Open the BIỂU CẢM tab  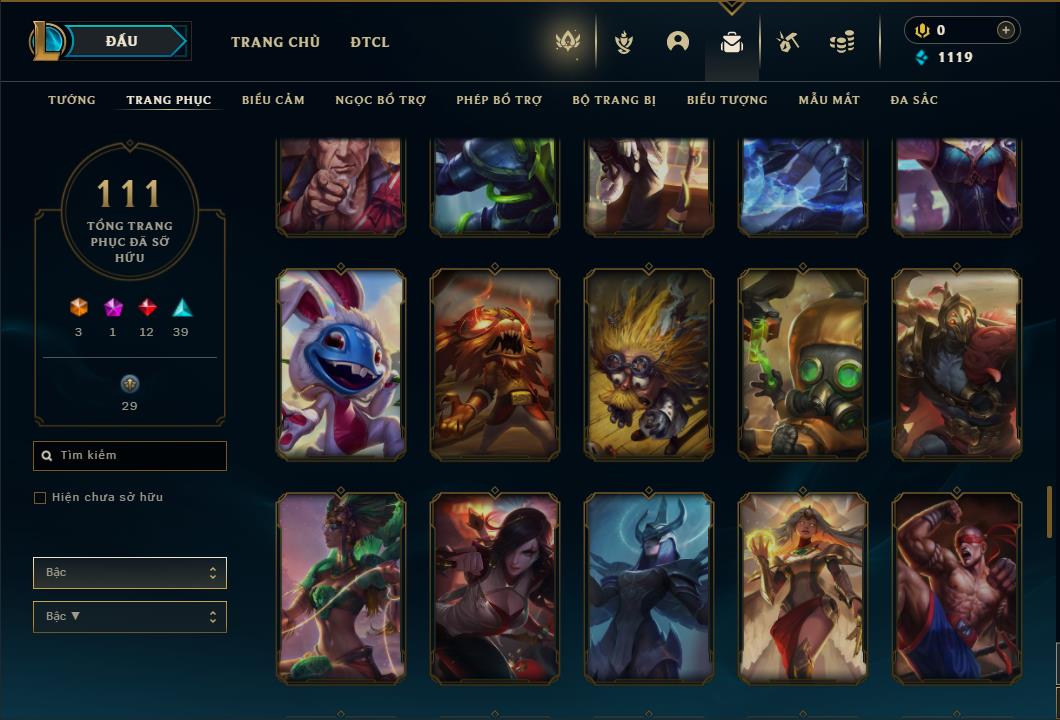coord(273,100)
